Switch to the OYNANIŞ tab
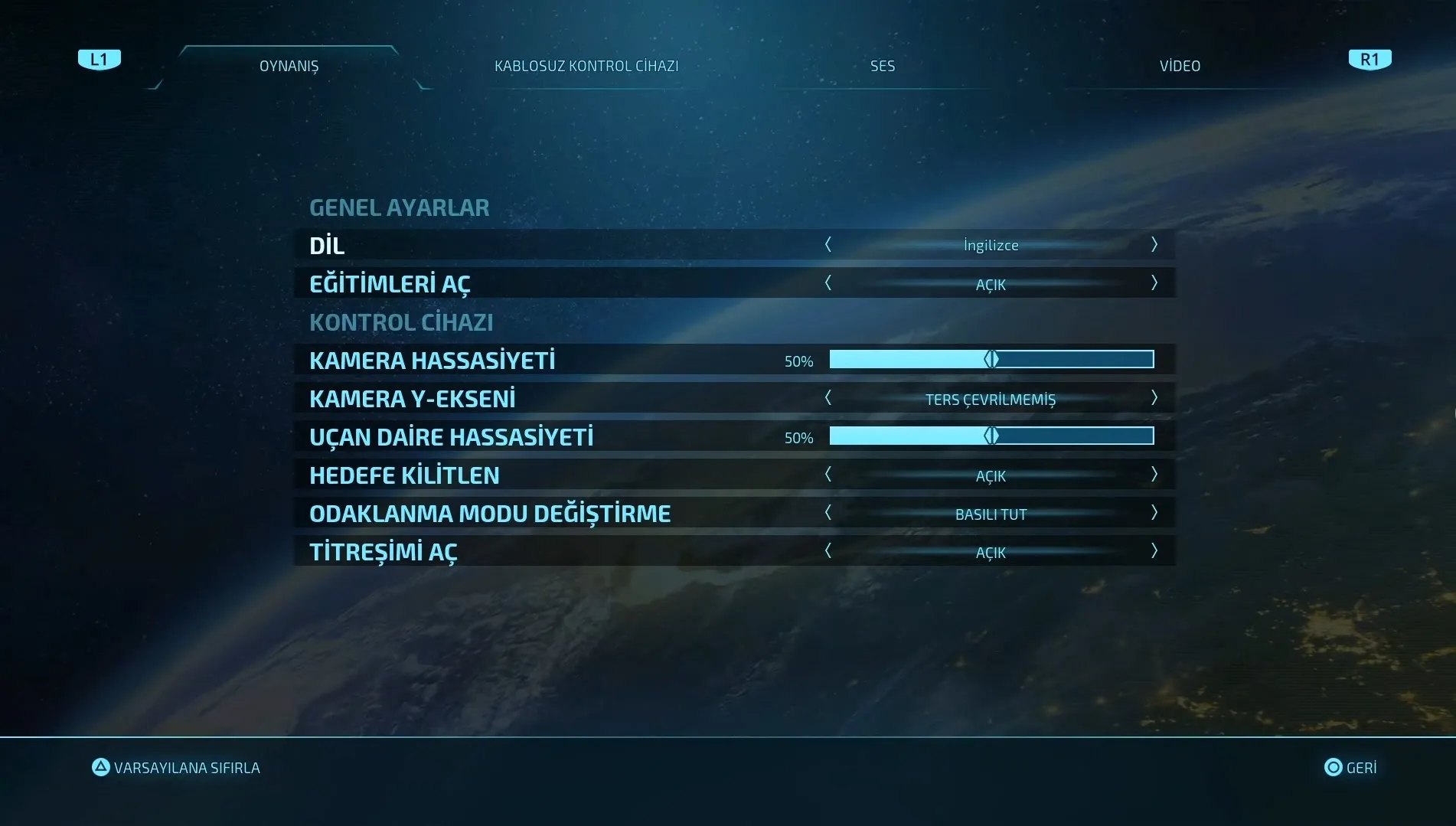Viewport: 1456px width, 826px height. click(289, 66)
